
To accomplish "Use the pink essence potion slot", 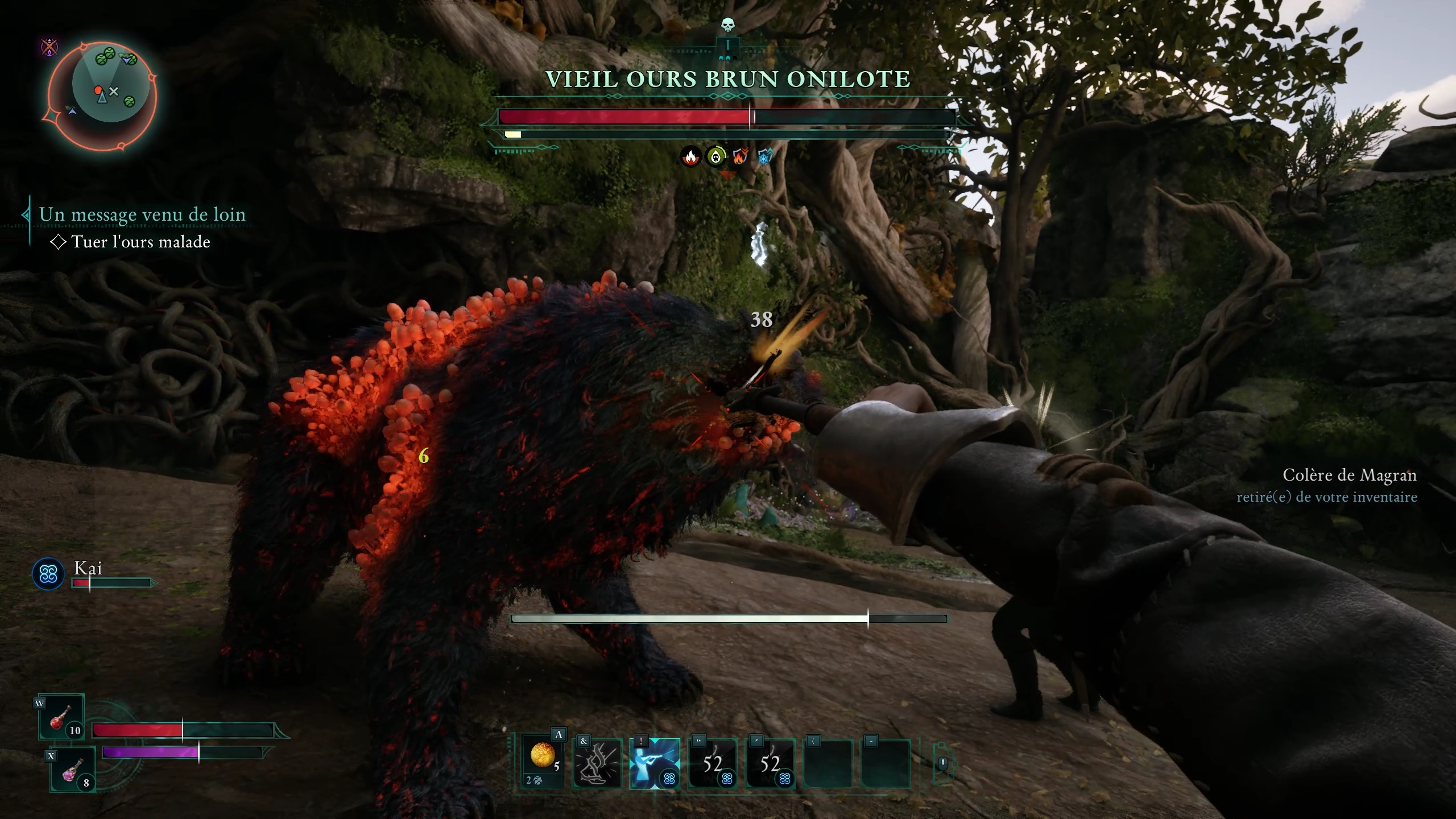I will click(x=73, y=771).
